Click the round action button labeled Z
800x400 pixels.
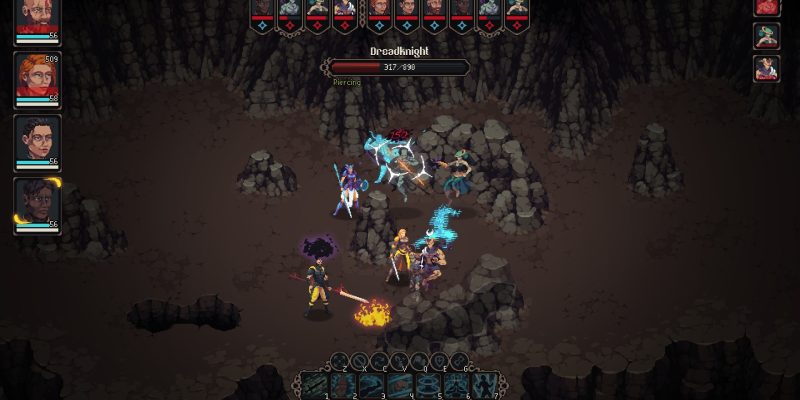[337, 361]
